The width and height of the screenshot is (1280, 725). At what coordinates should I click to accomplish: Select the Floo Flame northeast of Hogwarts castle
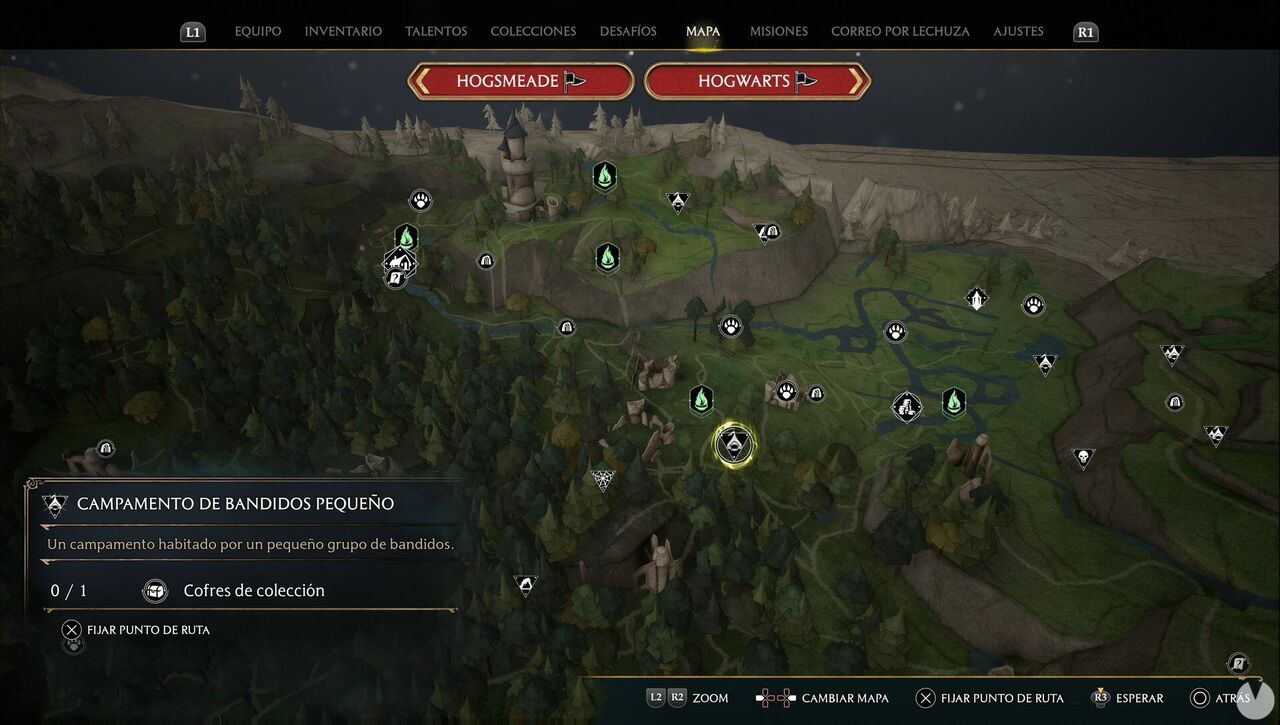click(x=605, y=175)
